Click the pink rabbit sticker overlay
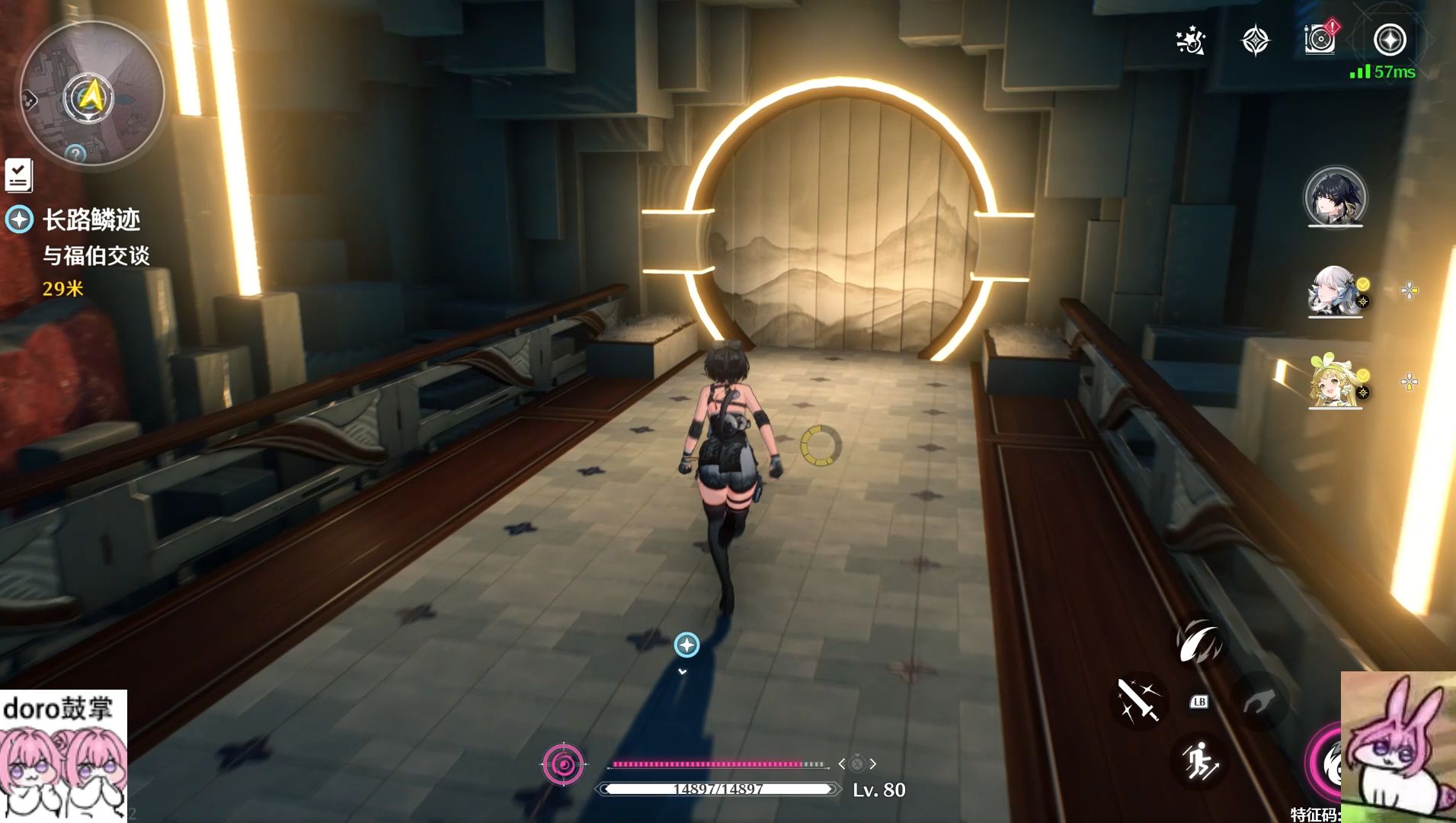 [x=1398, y=747]
